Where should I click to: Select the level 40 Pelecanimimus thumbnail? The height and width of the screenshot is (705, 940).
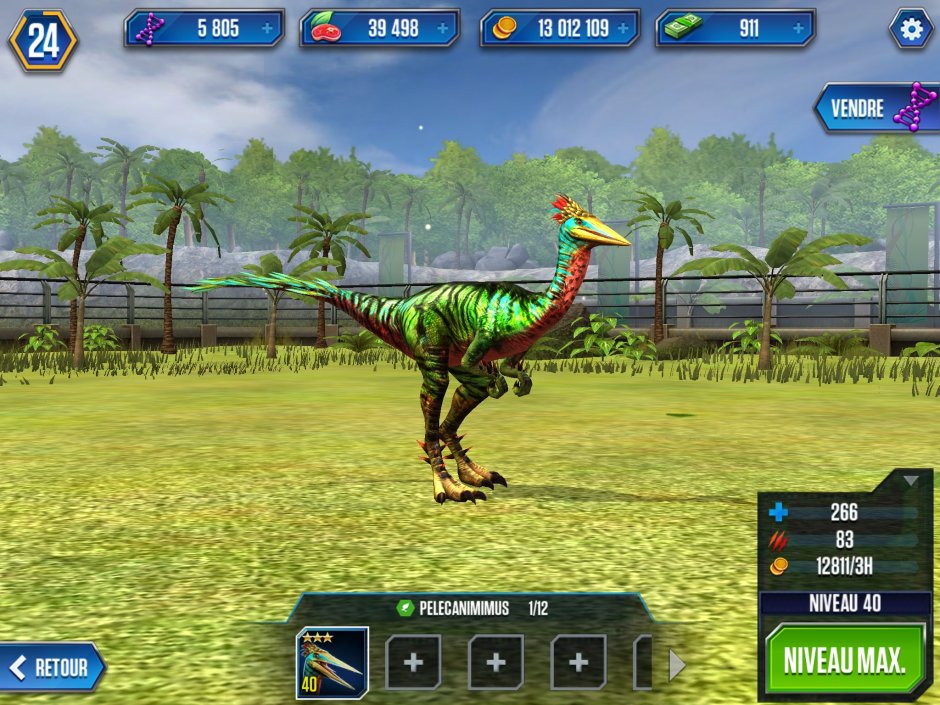(332, 663)
